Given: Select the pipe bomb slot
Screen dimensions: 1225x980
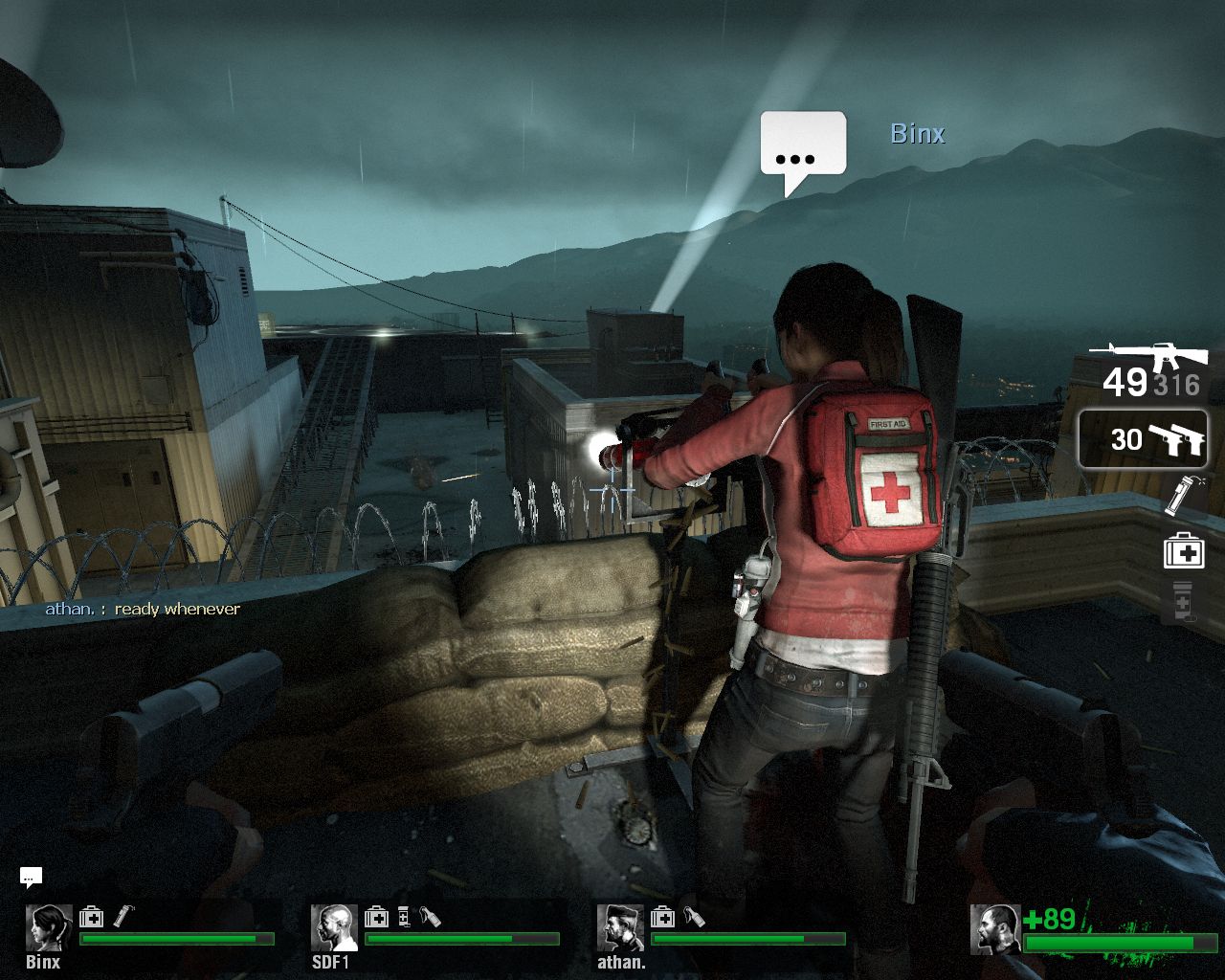Looking at the screenshot, I should tap(1184, 496).
